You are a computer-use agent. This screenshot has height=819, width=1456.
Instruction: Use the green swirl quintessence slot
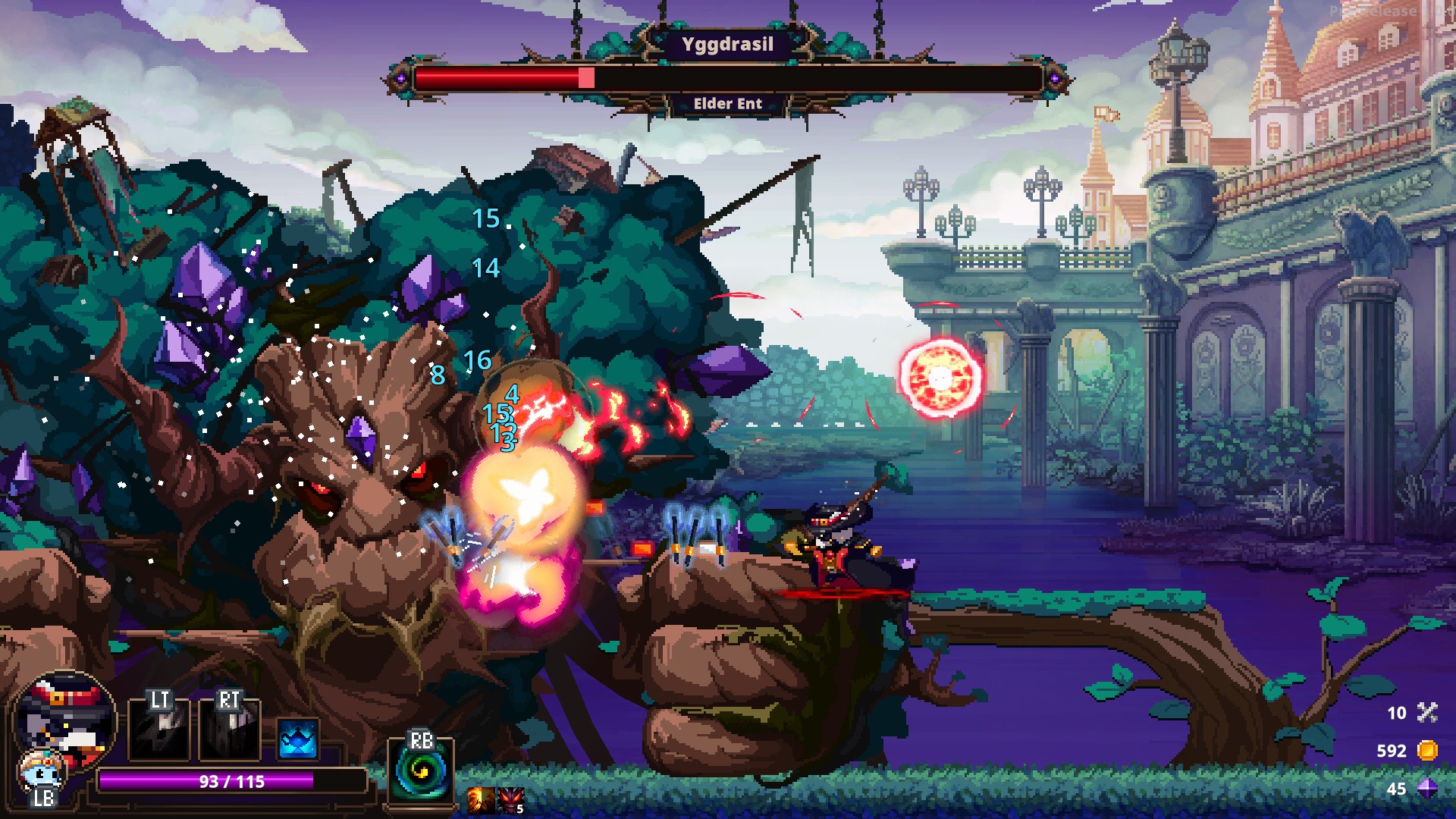pyautogui.click(x=421, y=771)
